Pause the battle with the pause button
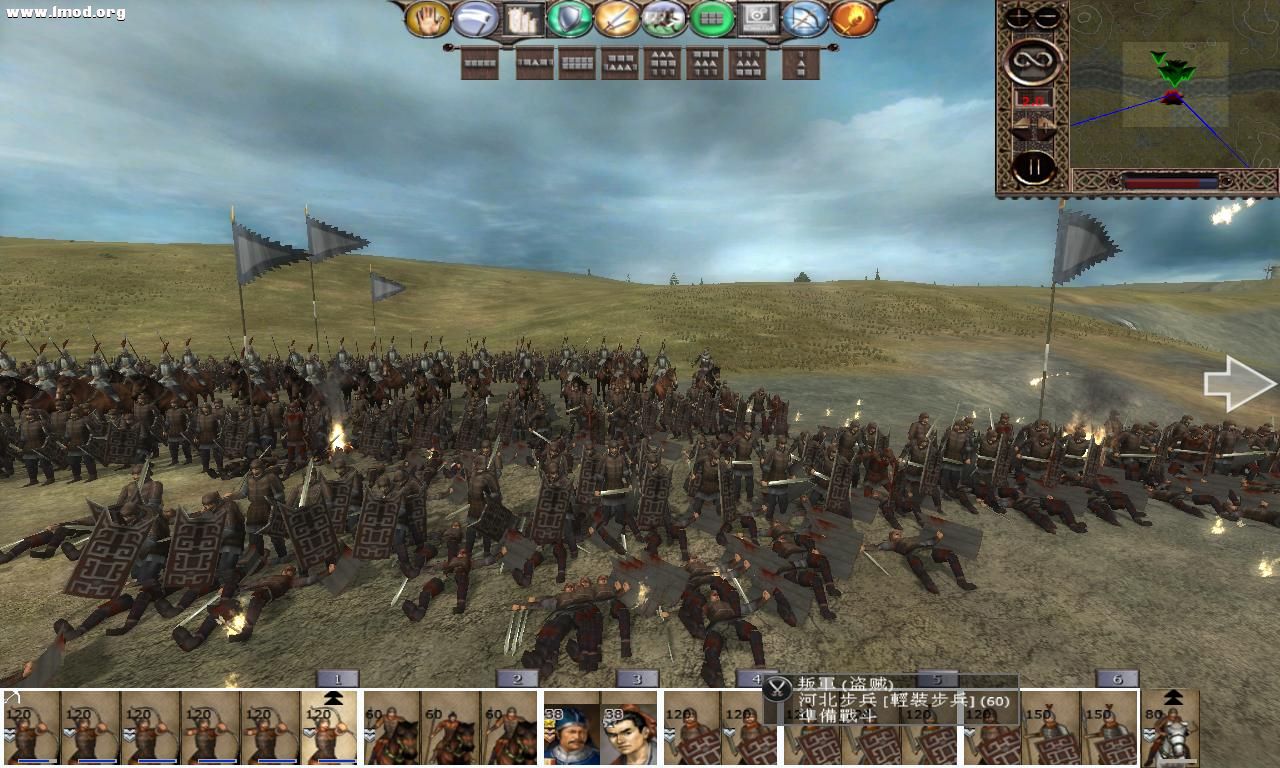The width and height of the screenshot is (1280, 768). tap(1032, 166)
